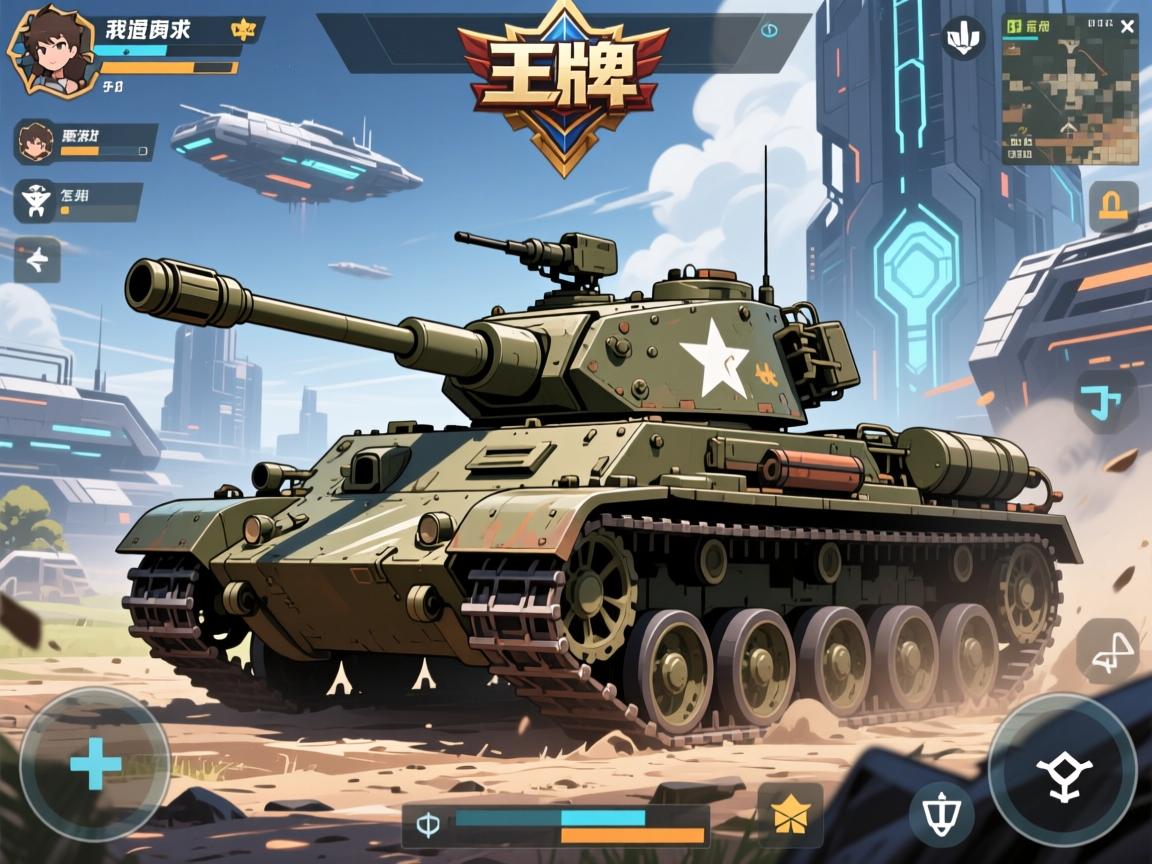Open the minimap
Image resolution: width=1152 pixels, height=864 pixels.
pyautogui.click(x=1070, y=95)
